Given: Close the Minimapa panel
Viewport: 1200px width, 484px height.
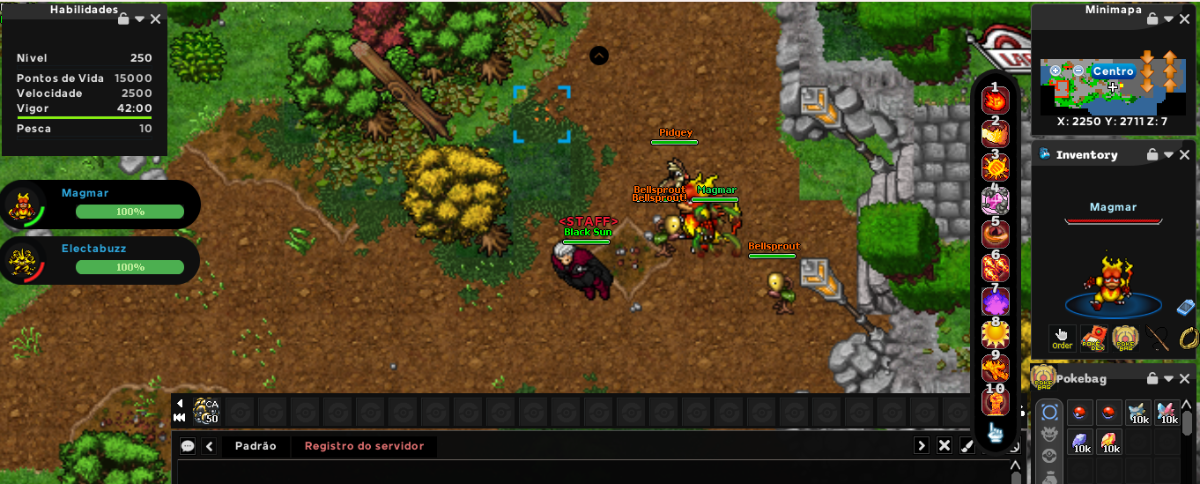Looking at the screenshot, I should click(x=1185, y=19).
